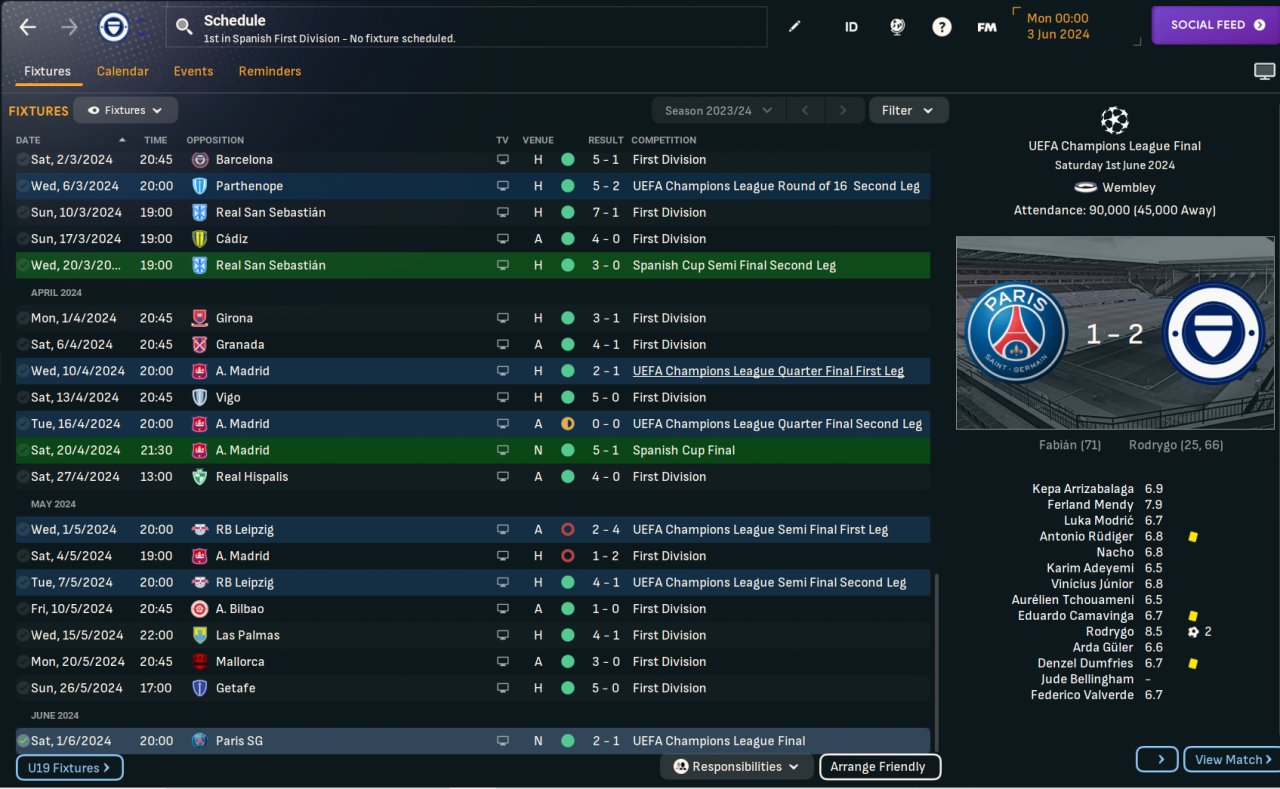This screenshot has height=789, width=1280.
Task: Click the View Match button
Action: pos(1233,759)
